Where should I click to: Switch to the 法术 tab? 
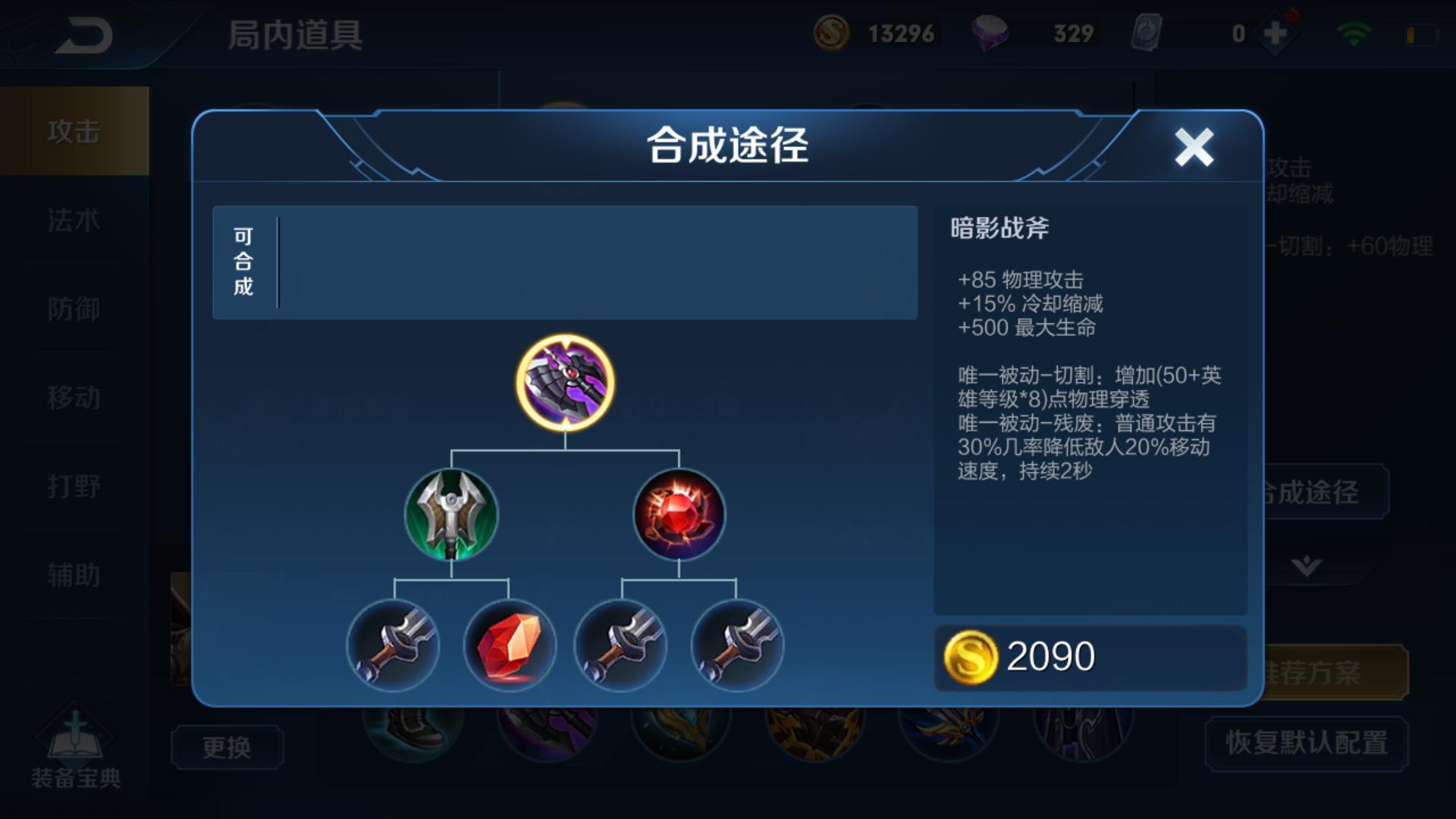point(74,221)
